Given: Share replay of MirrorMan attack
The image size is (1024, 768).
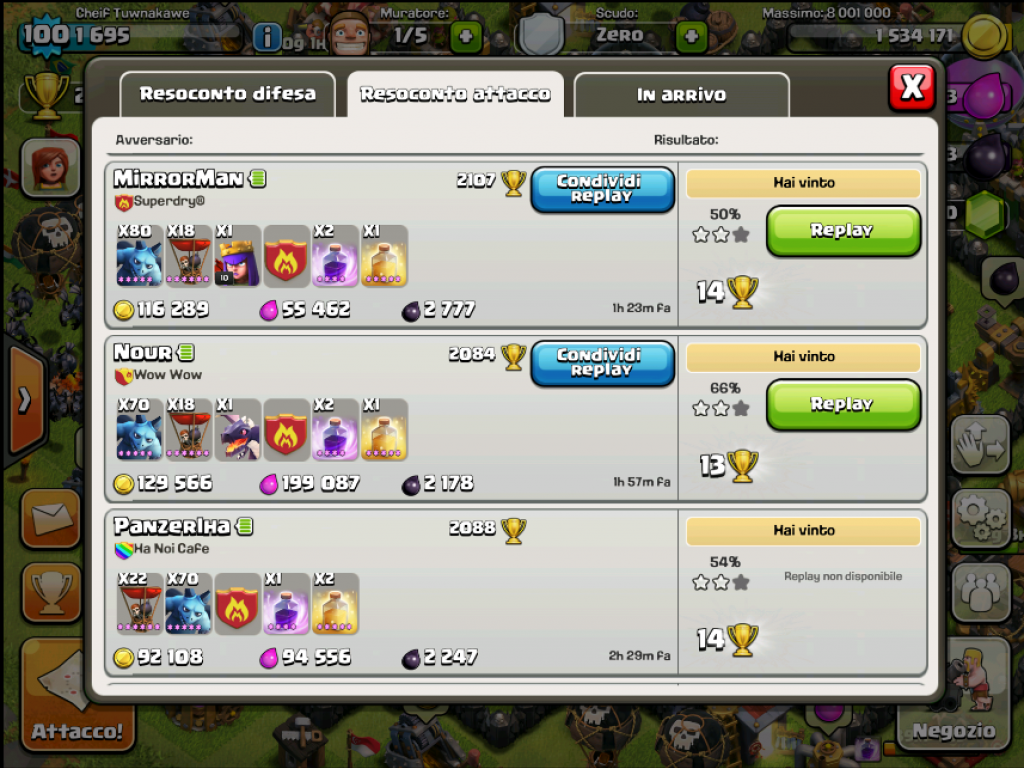Looking at the screenshot, I should [601, 189].
